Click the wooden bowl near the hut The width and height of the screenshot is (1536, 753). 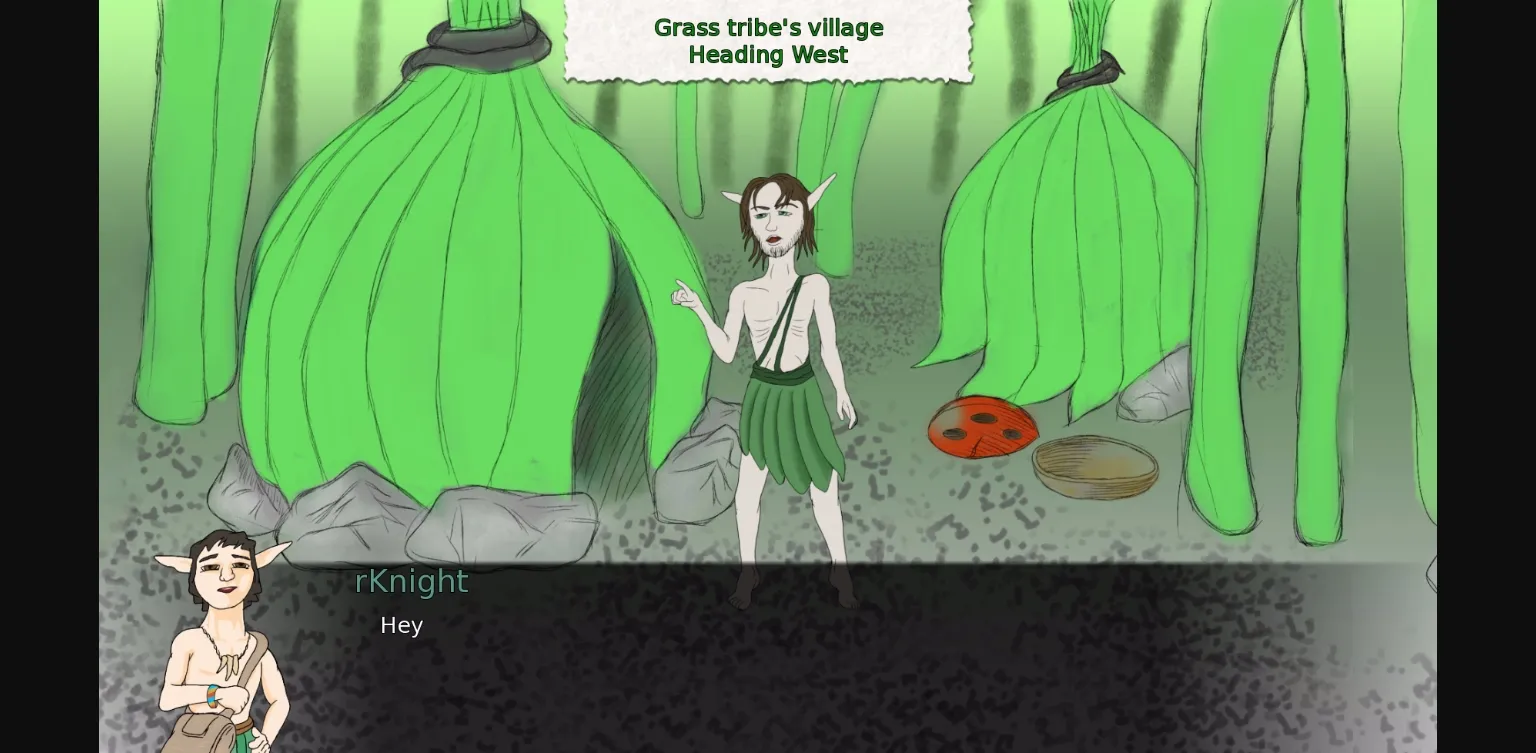click(x=1096, y=465)
